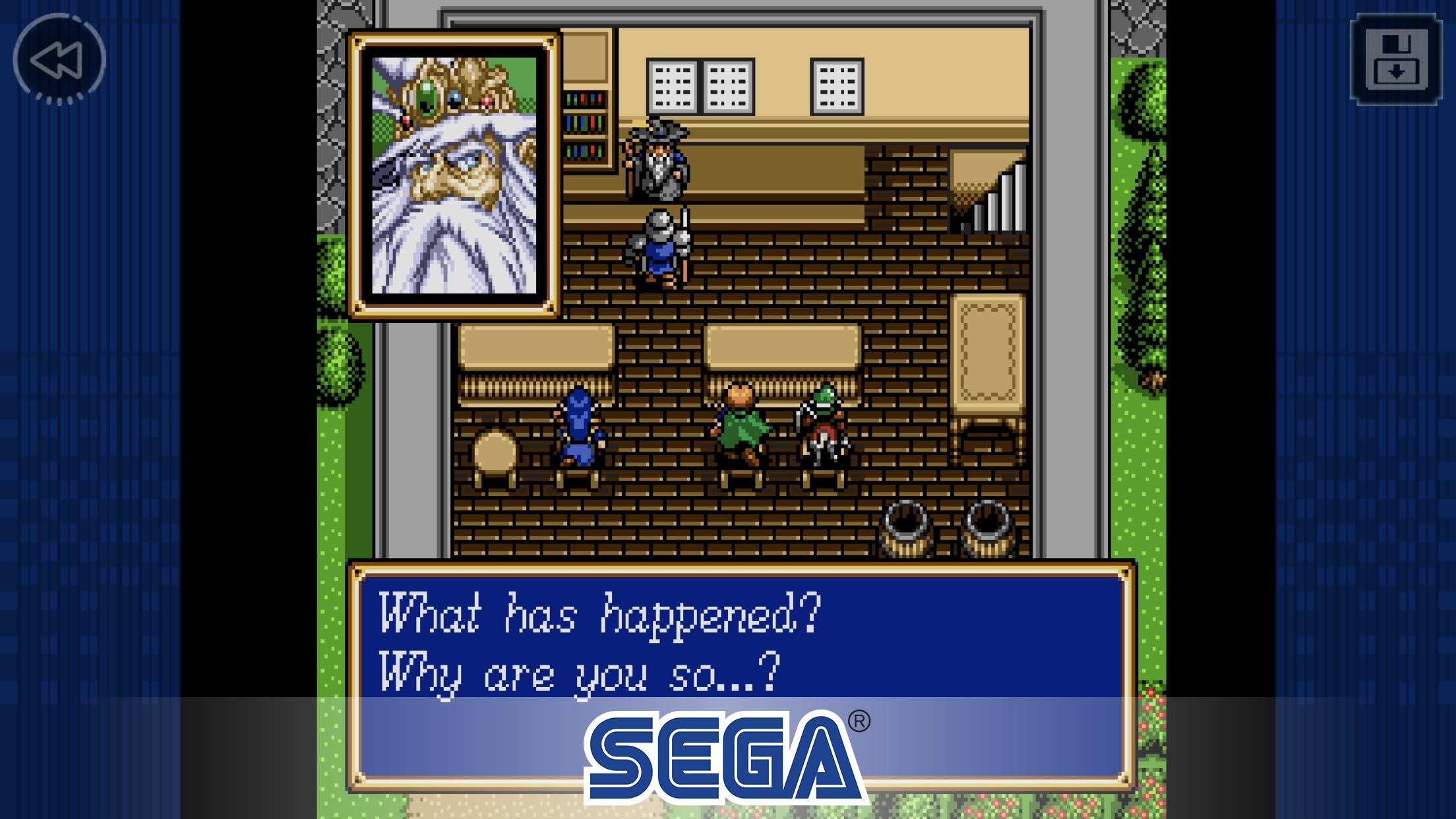
Task: Click the bookshelf behind the wizard
Action: click(x=586, y=125)
